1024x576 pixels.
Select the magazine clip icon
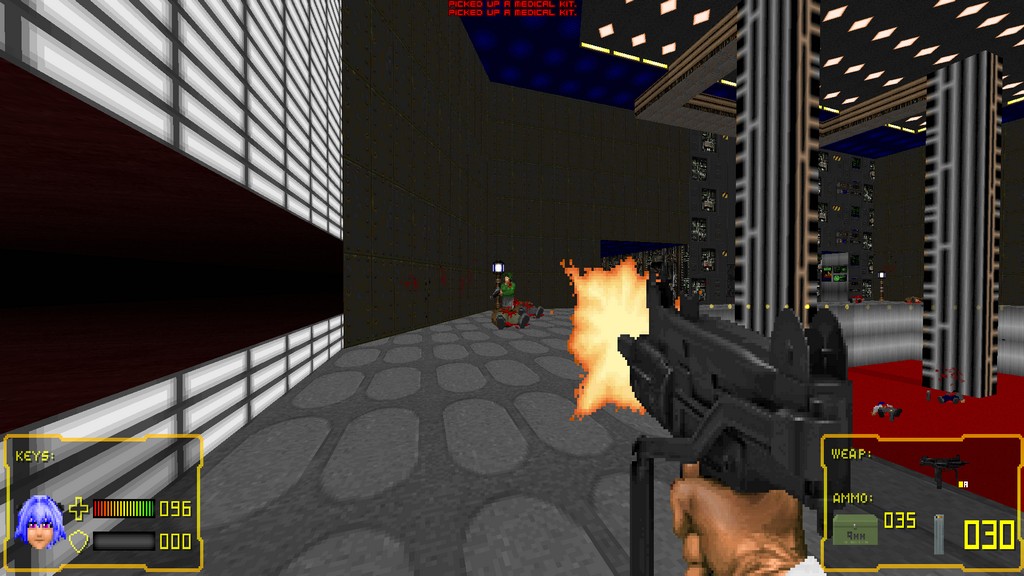click(x=939, y=533)
